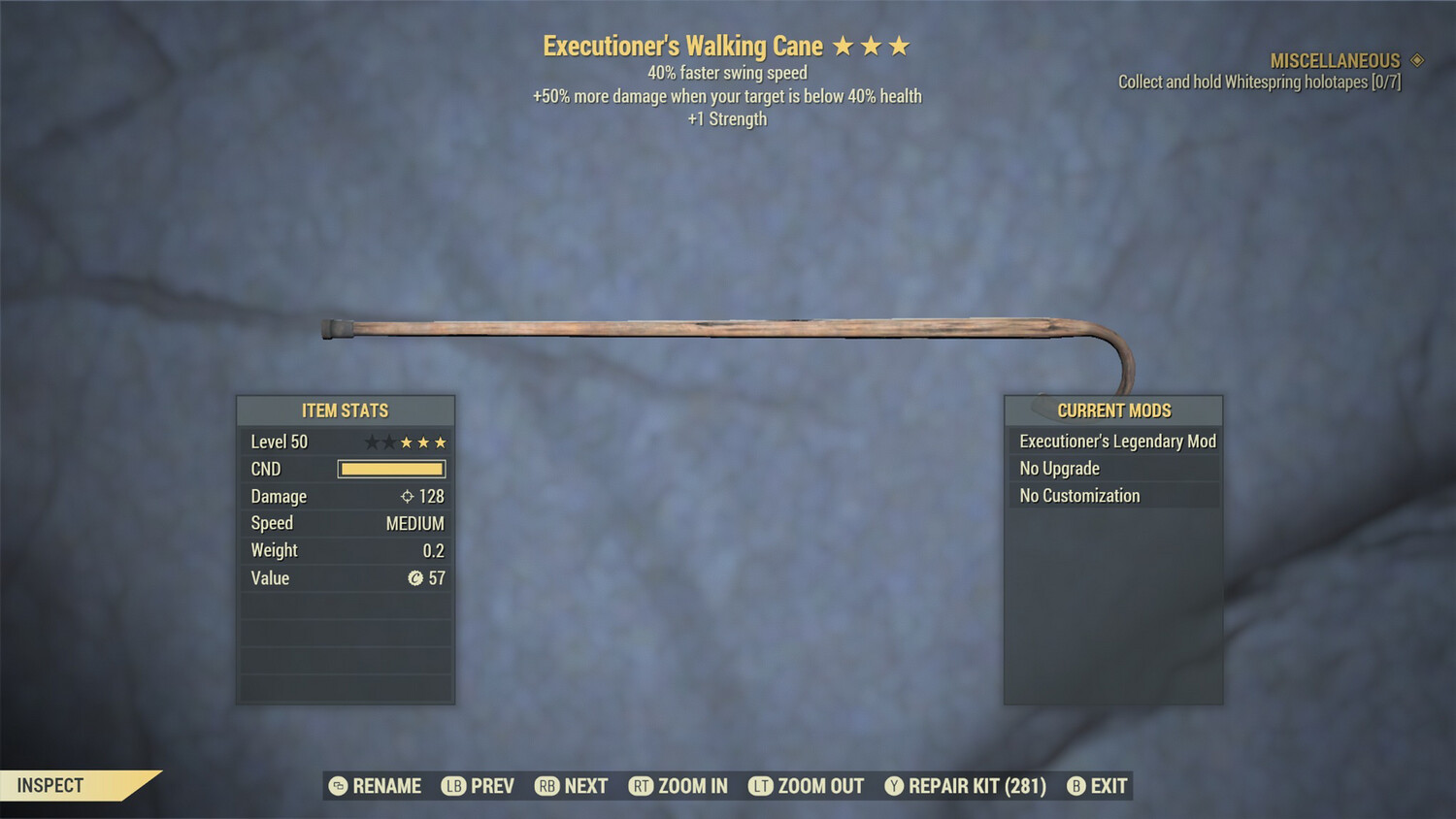This screenshot has width=1456, height=819.
Task: Click the RT icon to Zoom In
Action: pos(642,786)
